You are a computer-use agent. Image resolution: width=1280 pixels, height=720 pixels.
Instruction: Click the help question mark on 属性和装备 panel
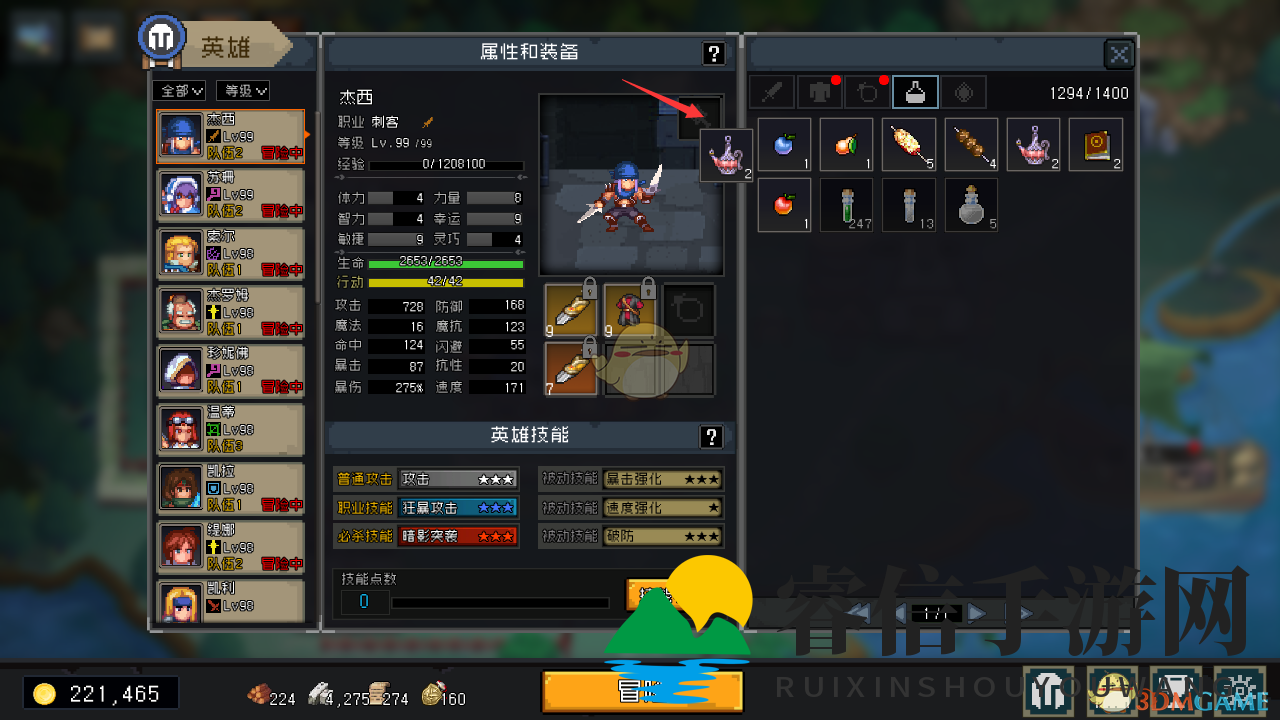point(713,53)
